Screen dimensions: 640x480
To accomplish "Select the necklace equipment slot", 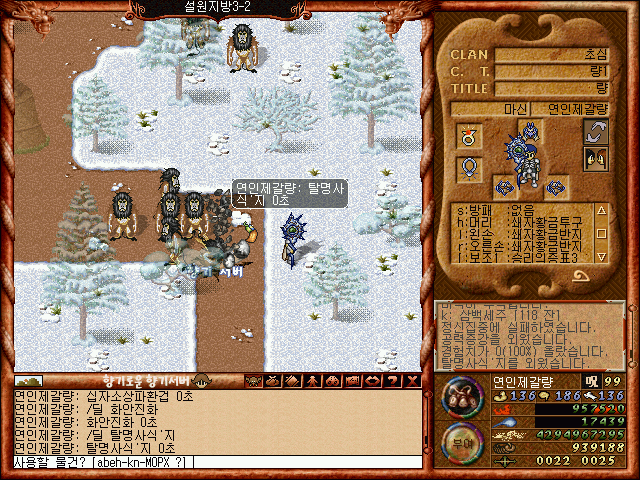I will [x=467, y=168].
